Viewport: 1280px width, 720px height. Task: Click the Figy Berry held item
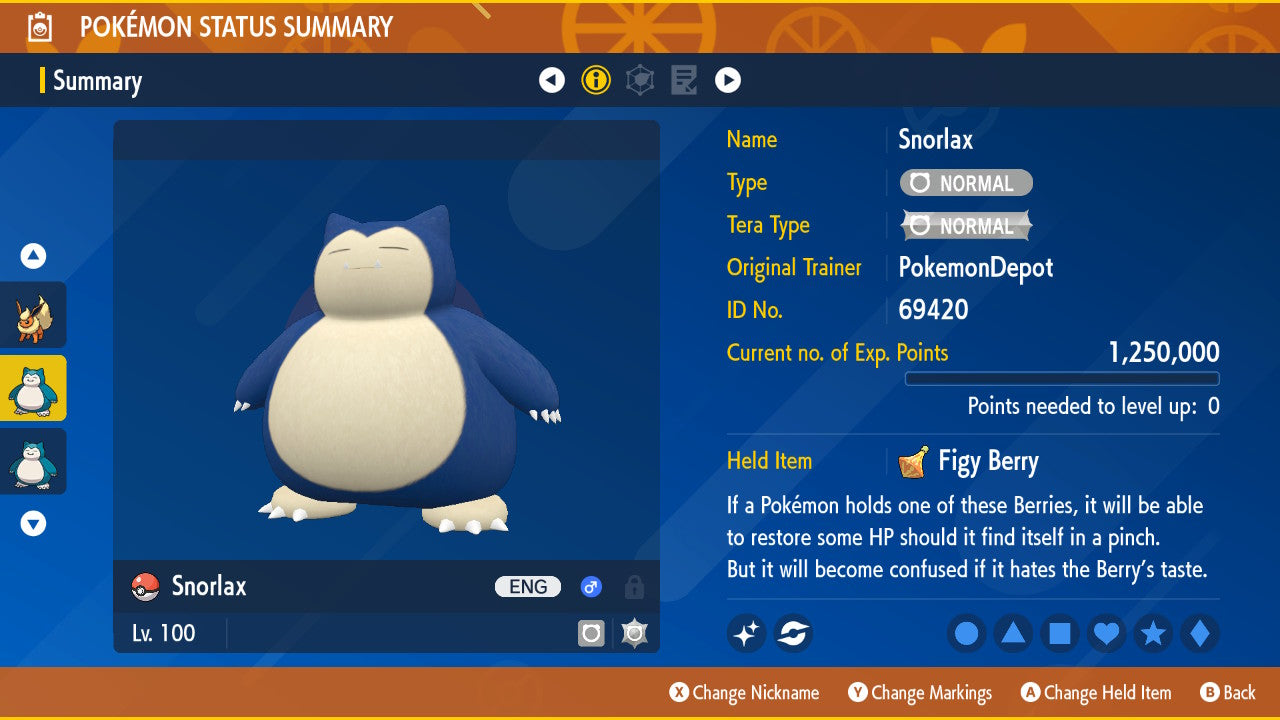[x=969, y=461]
